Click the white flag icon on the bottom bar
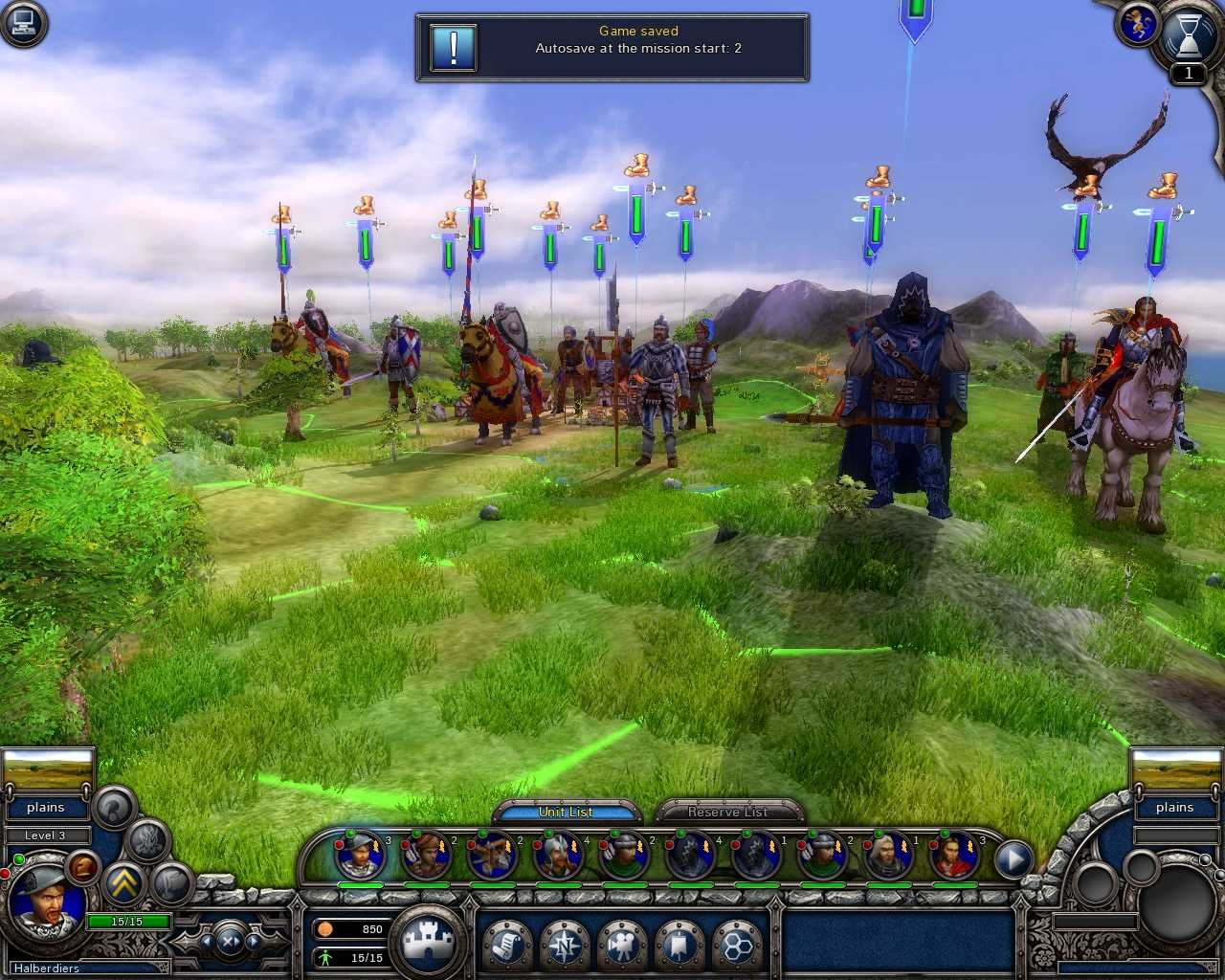The height and width of the screenshot is (980, 1225). [x=680, y=946]
